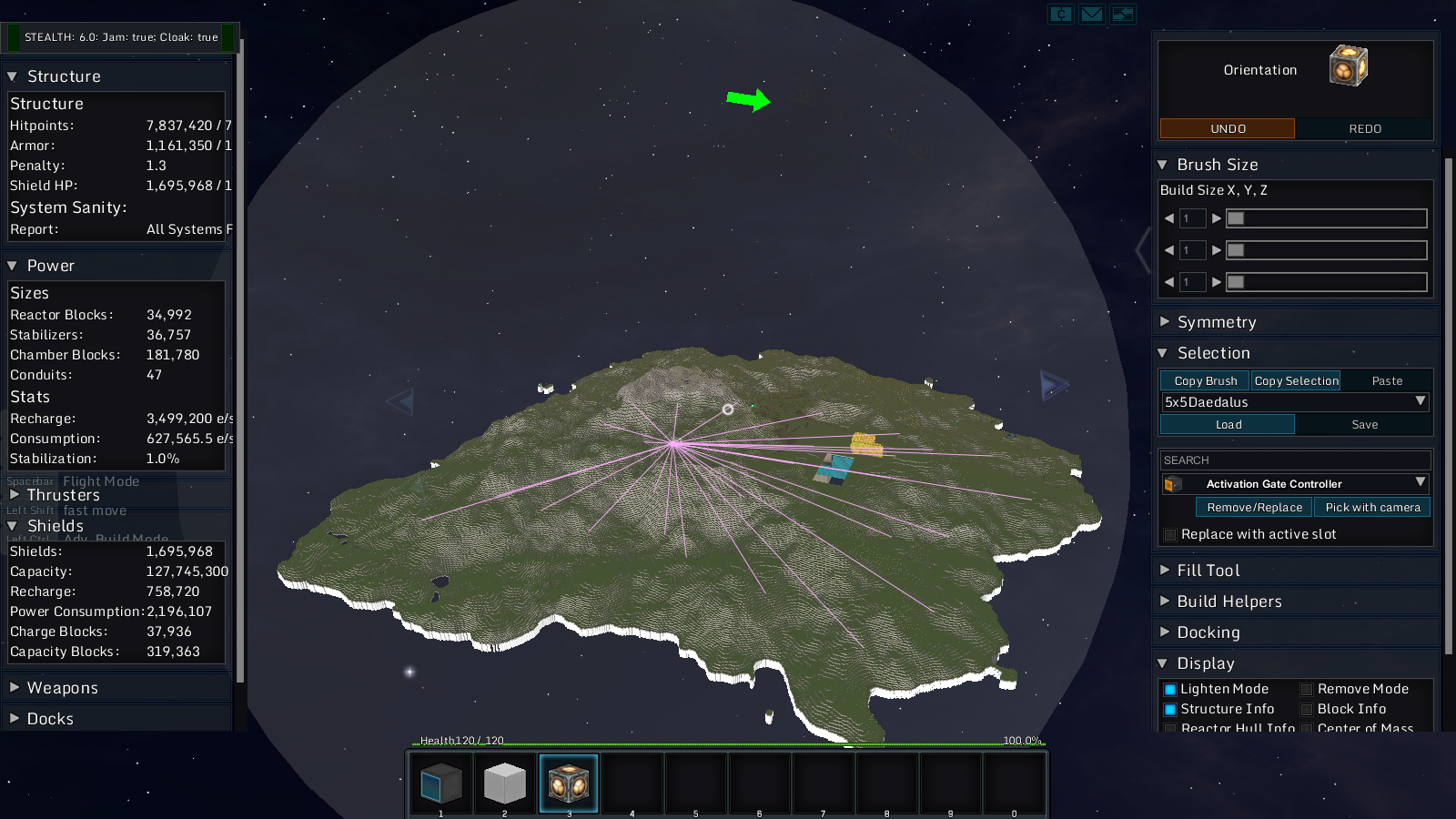Open the Build Helpers section
Image resolution: width=1456 pixels, height=819 pixels.
click(1228, 602)
